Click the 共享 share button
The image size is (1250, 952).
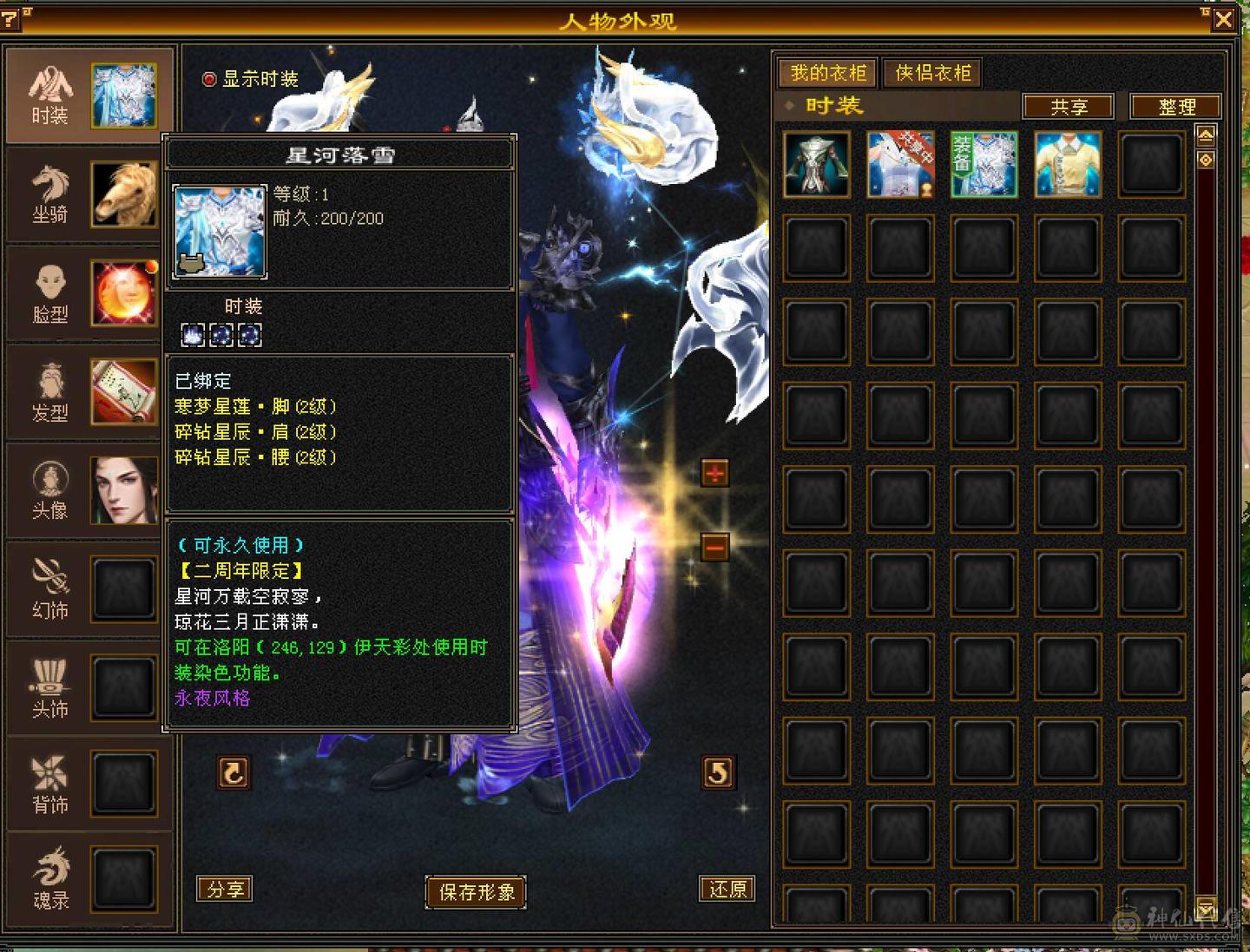[x=1069, y=106]
